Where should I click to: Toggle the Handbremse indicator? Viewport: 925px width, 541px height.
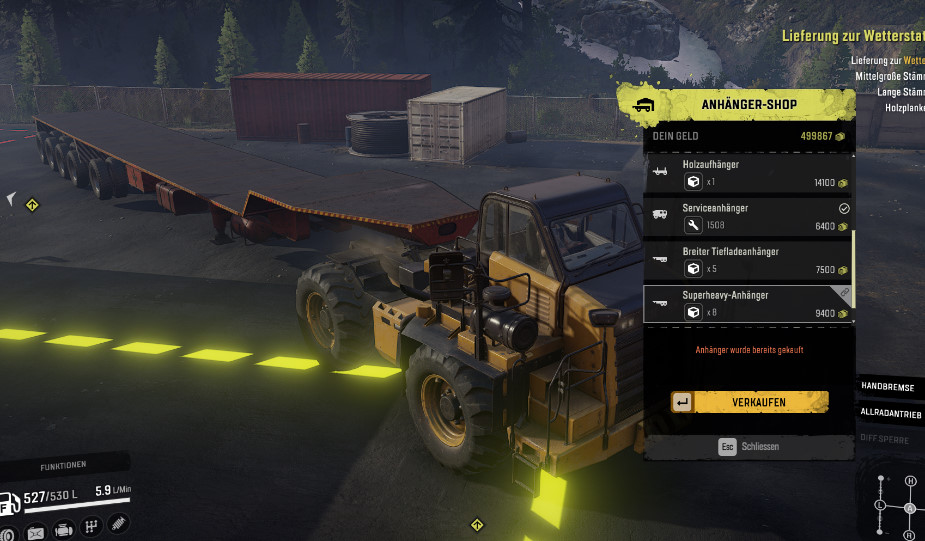889,387
